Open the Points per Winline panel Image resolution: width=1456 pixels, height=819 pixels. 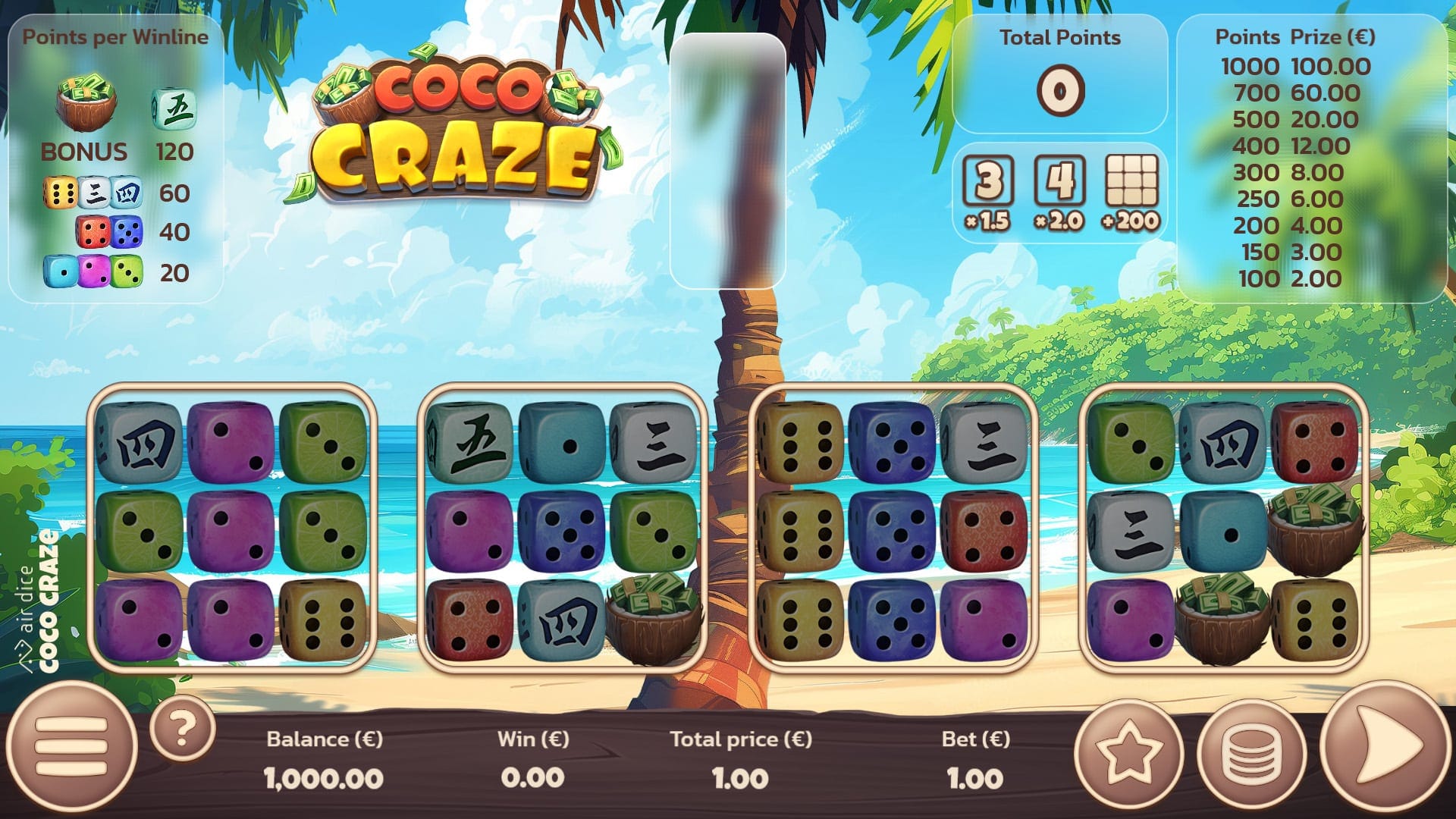pos(118,36)
